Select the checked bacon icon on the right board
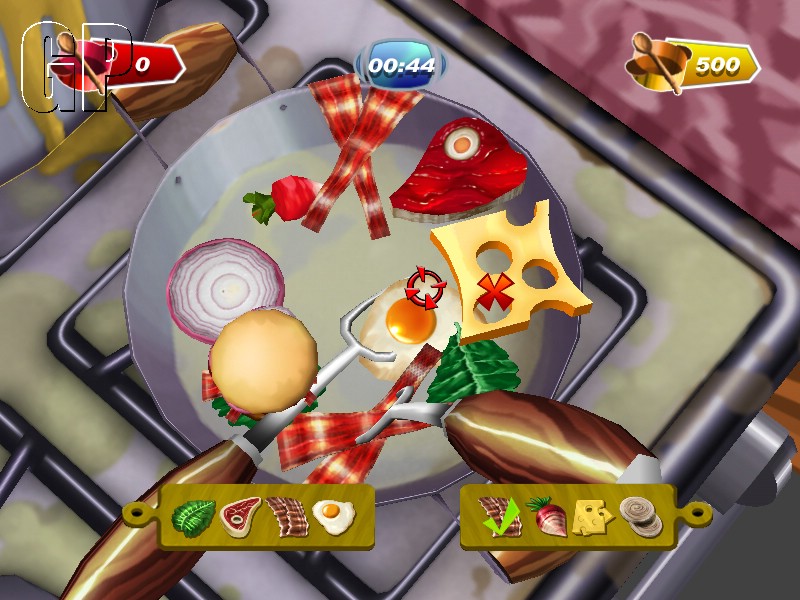 click(x=496, y=515)
